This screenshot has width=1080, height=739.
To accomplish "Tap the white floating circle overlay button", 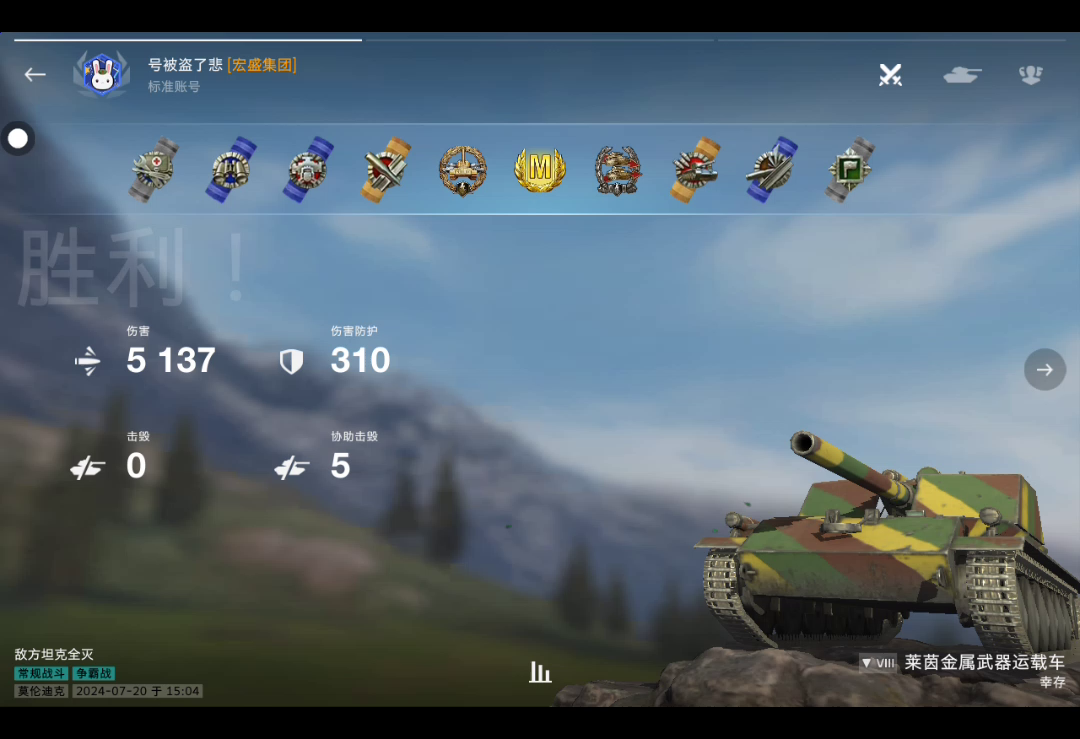I will coord(18,138).
